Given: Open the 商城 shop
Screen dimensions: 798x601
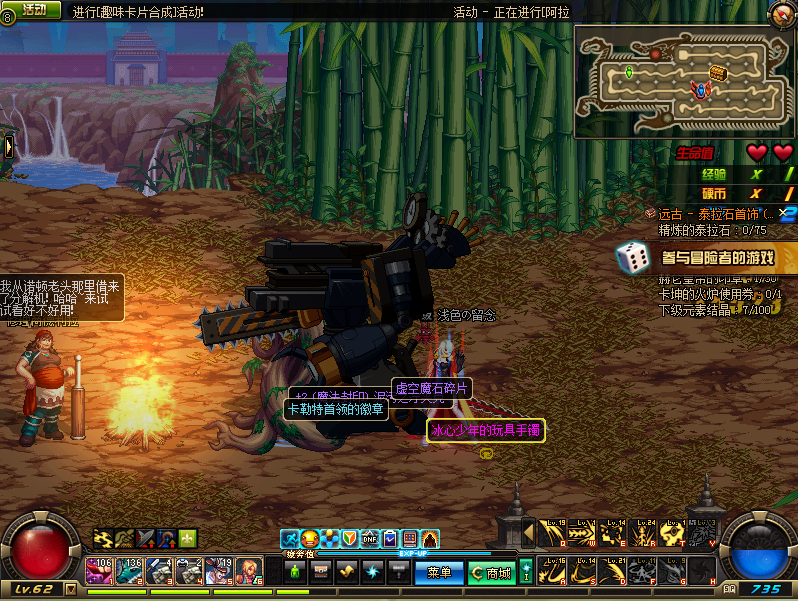Looking at the screenshot, I should (492, 573).
